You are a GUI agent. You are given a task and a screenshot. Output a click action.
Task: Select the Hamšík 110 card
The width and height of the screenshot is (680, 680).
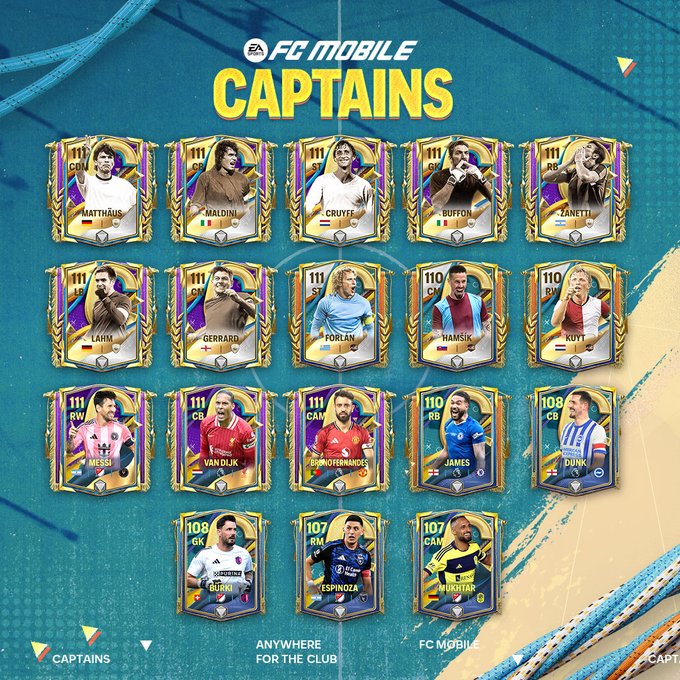[456, 314]
